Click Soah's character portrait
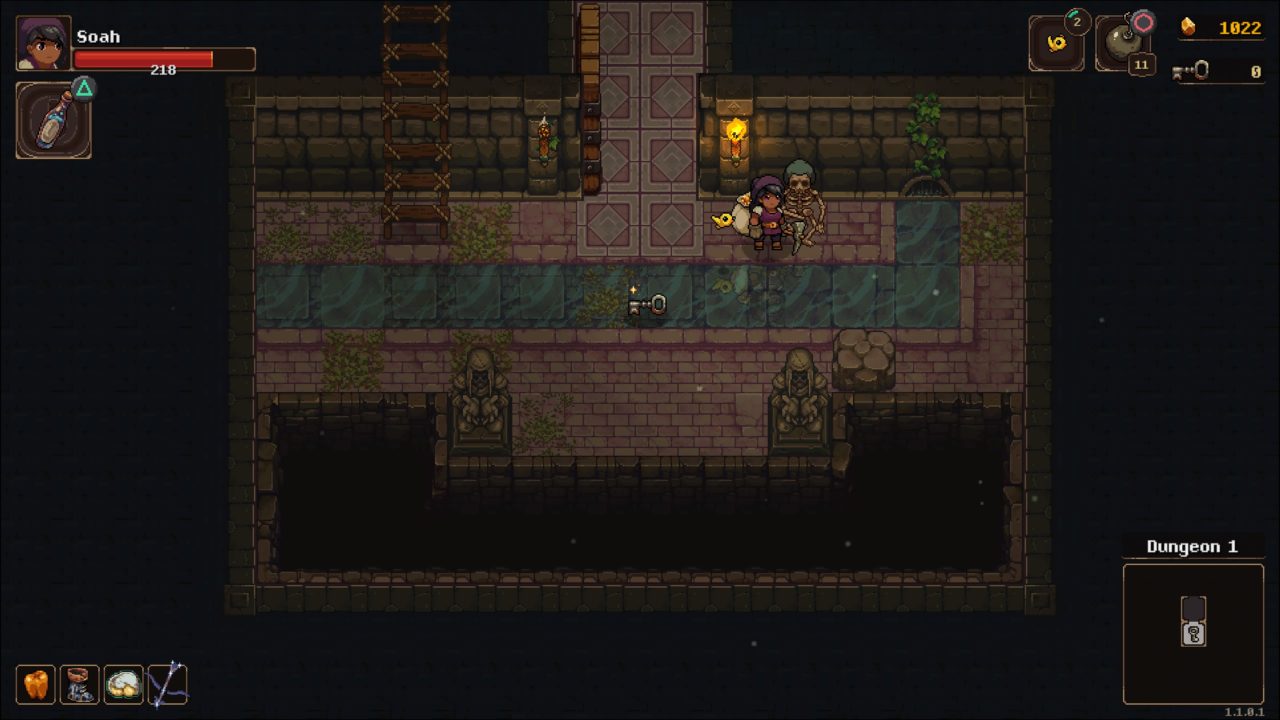This screenshot has width=1280, height=720. coord(43,43)
